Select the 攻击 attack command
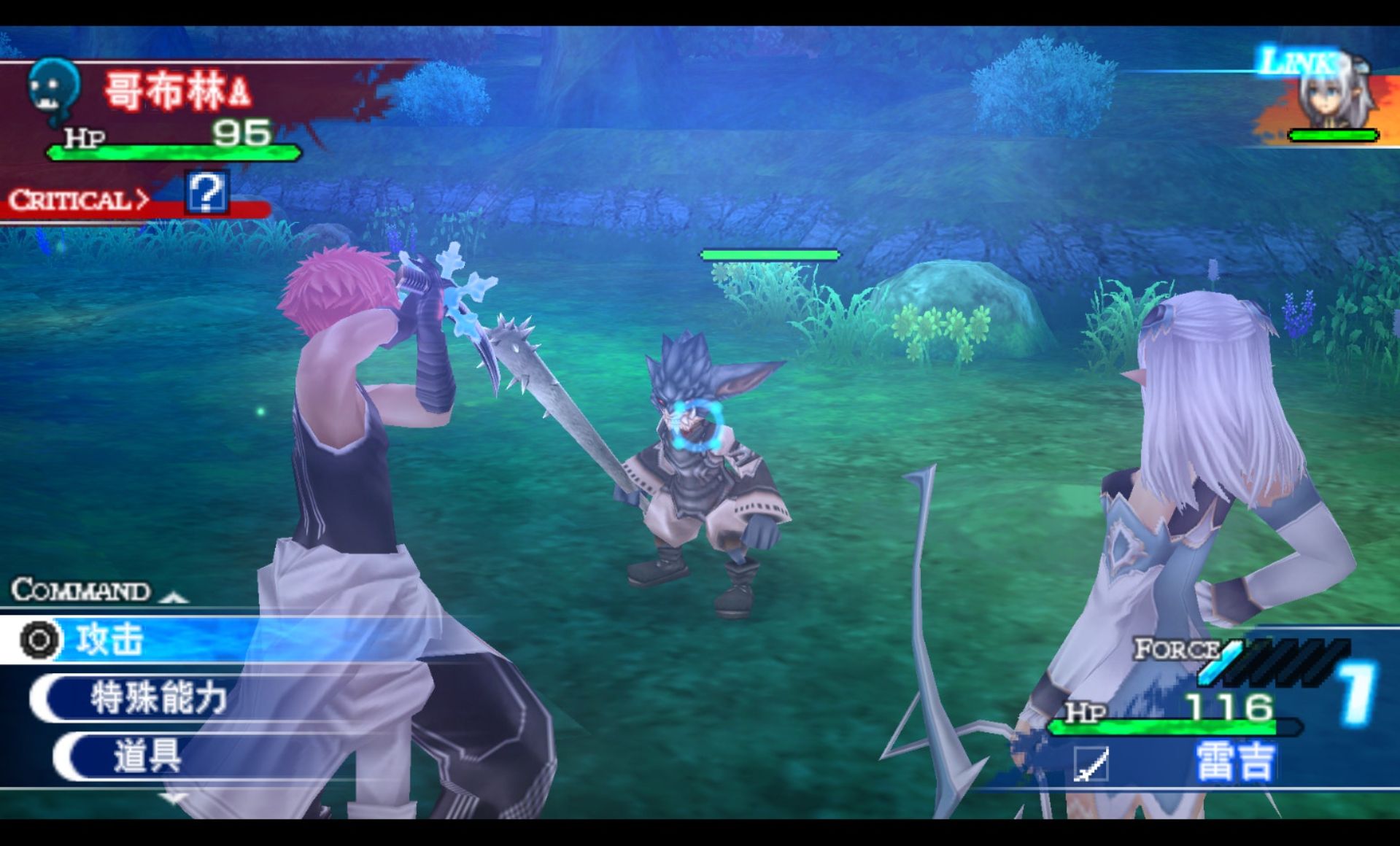The width and height of the screenshot is (1400, 846). [109, 640]
